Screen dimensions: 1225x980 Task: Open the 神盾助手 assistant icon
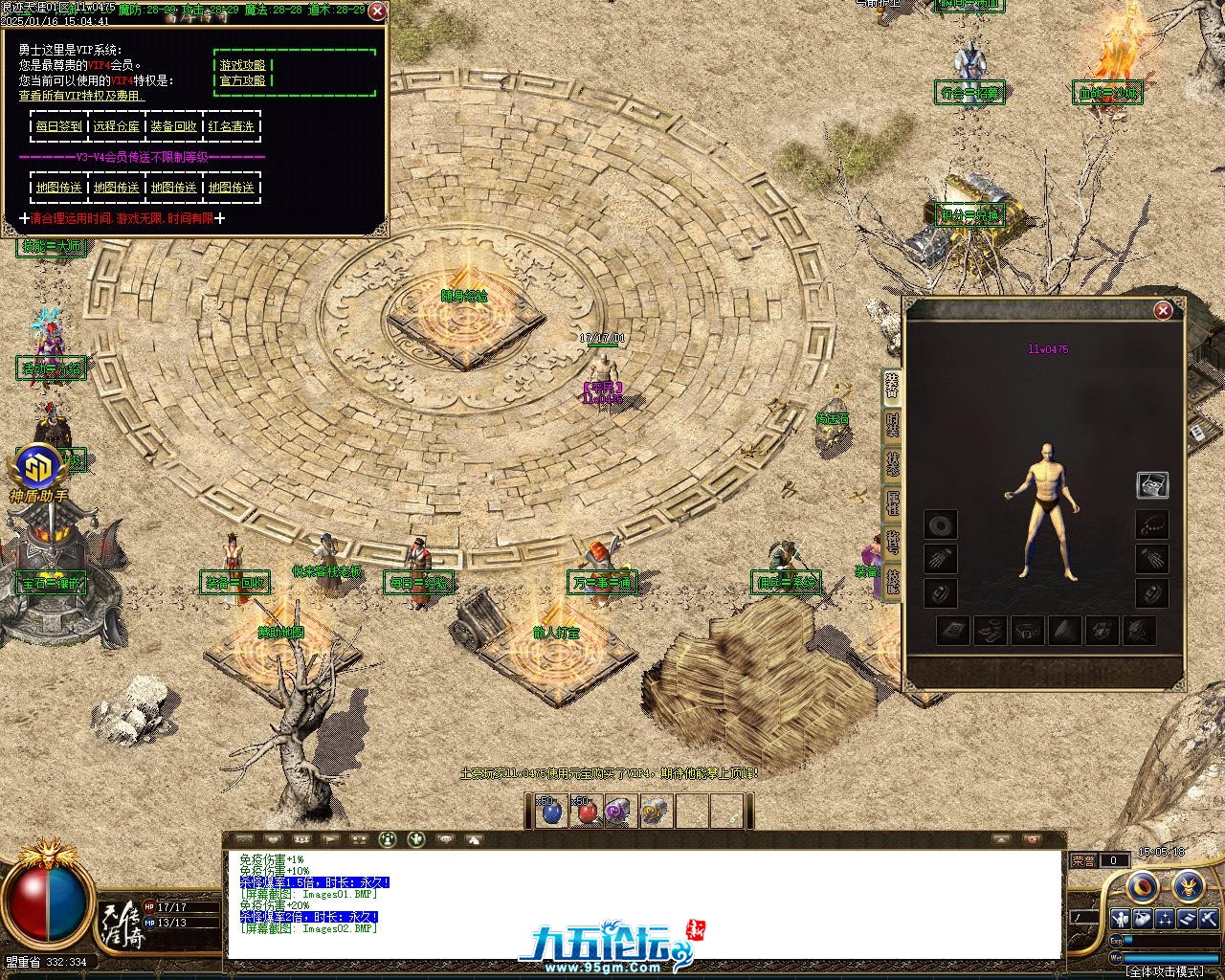tap(38, 469)
